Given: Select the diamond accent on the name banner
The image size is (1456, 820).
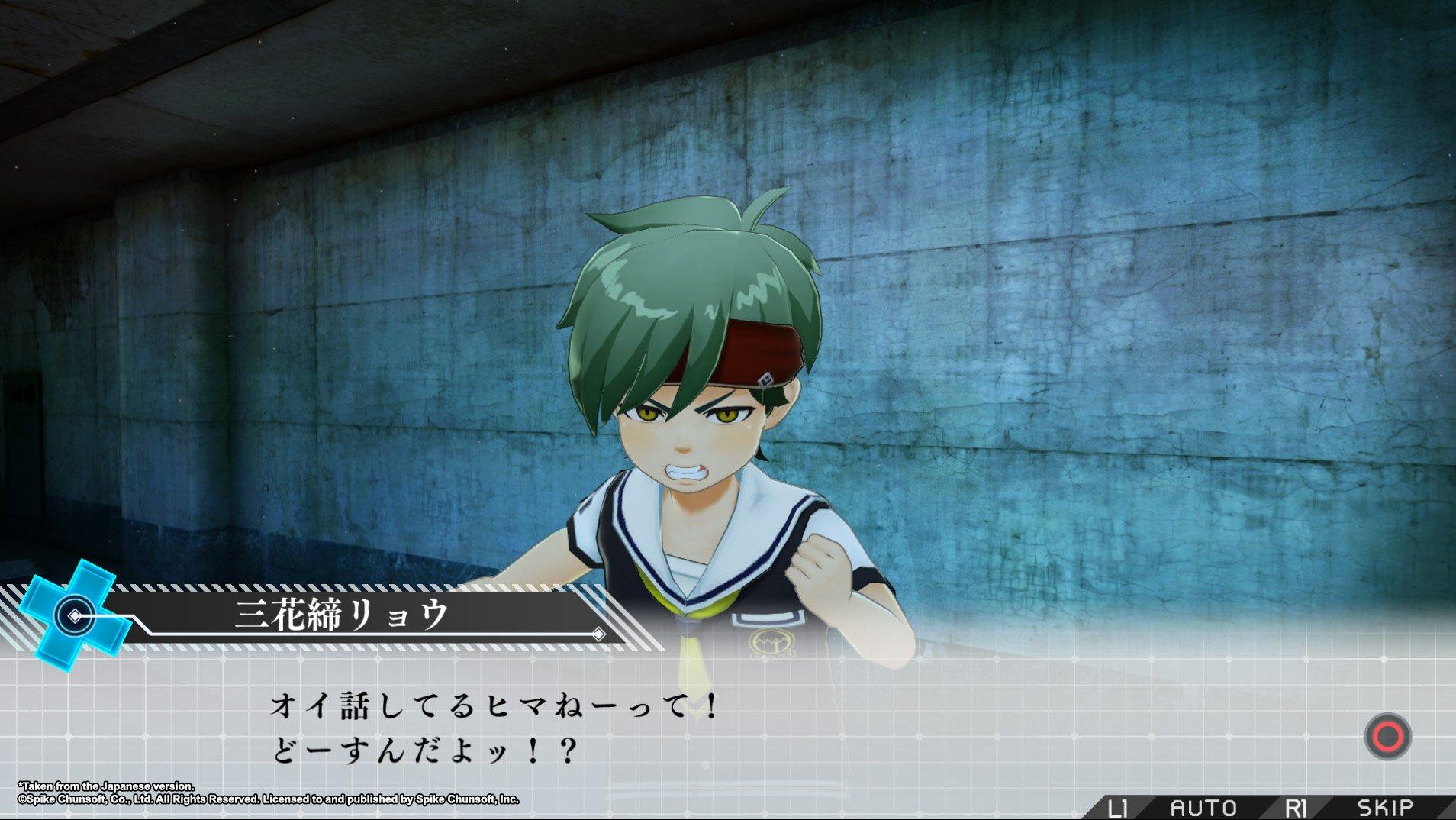Looking at the screenshot, I should tap(599, 635).
